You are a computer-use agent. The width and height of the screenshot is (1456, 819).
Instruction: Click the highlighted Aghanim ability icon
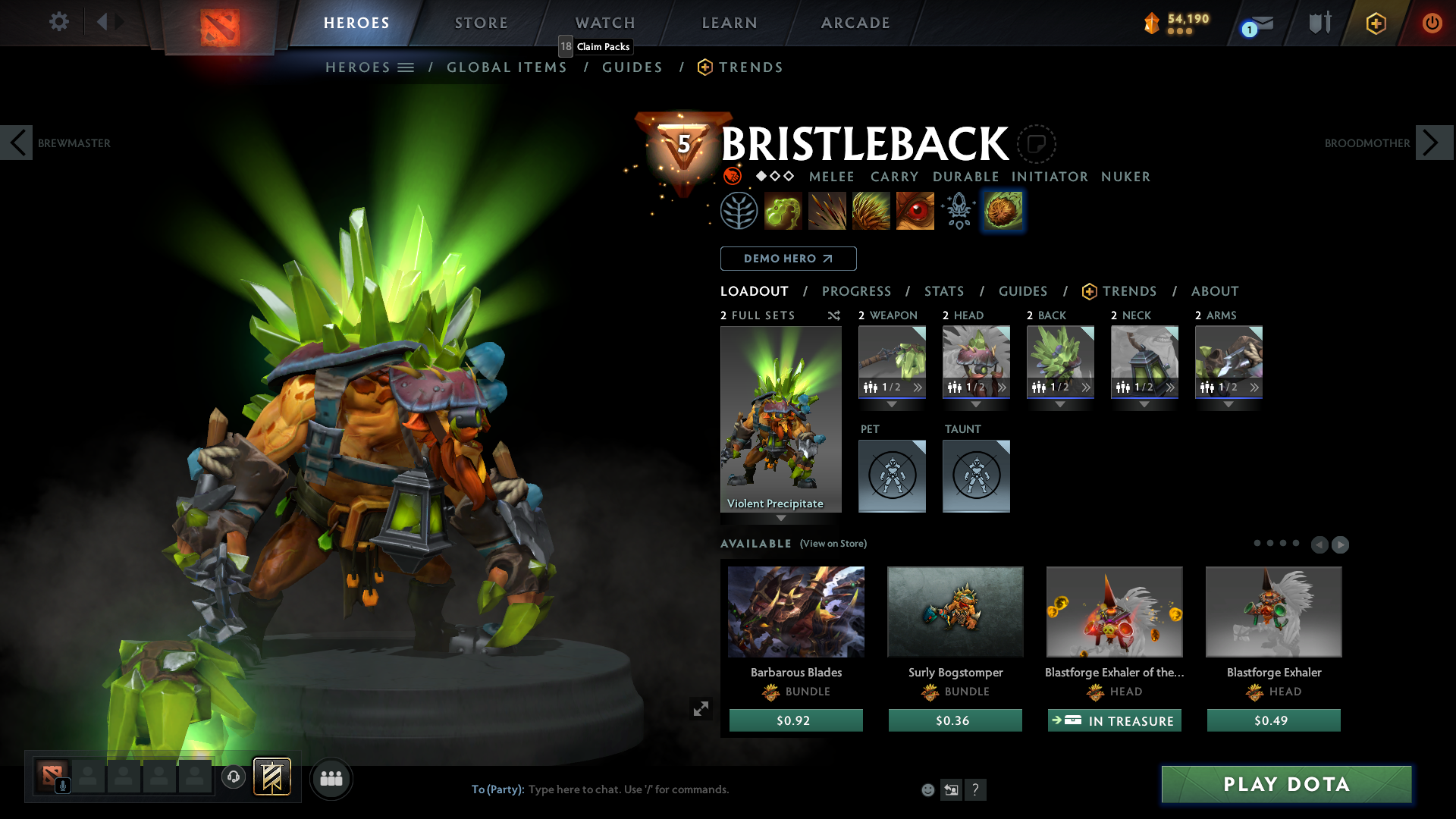(x=1003, y=210)
